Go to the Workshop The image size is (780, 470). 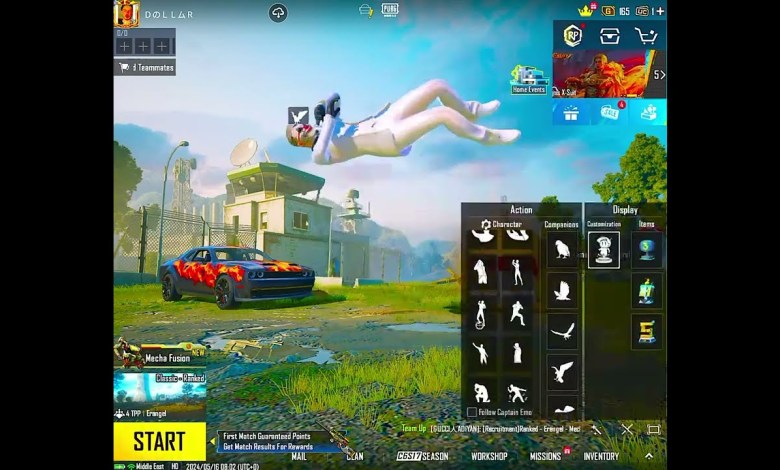coord(489,456)
